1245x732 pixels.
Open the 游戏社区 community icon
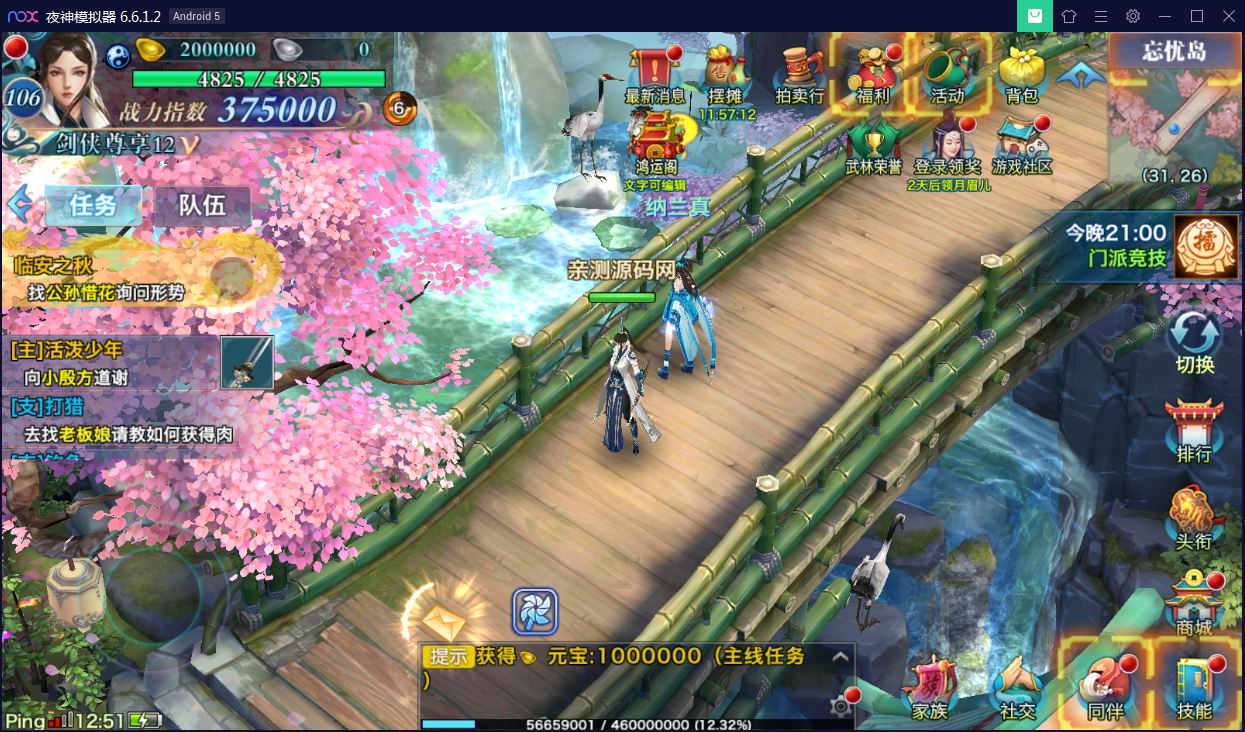point(1022,146)
